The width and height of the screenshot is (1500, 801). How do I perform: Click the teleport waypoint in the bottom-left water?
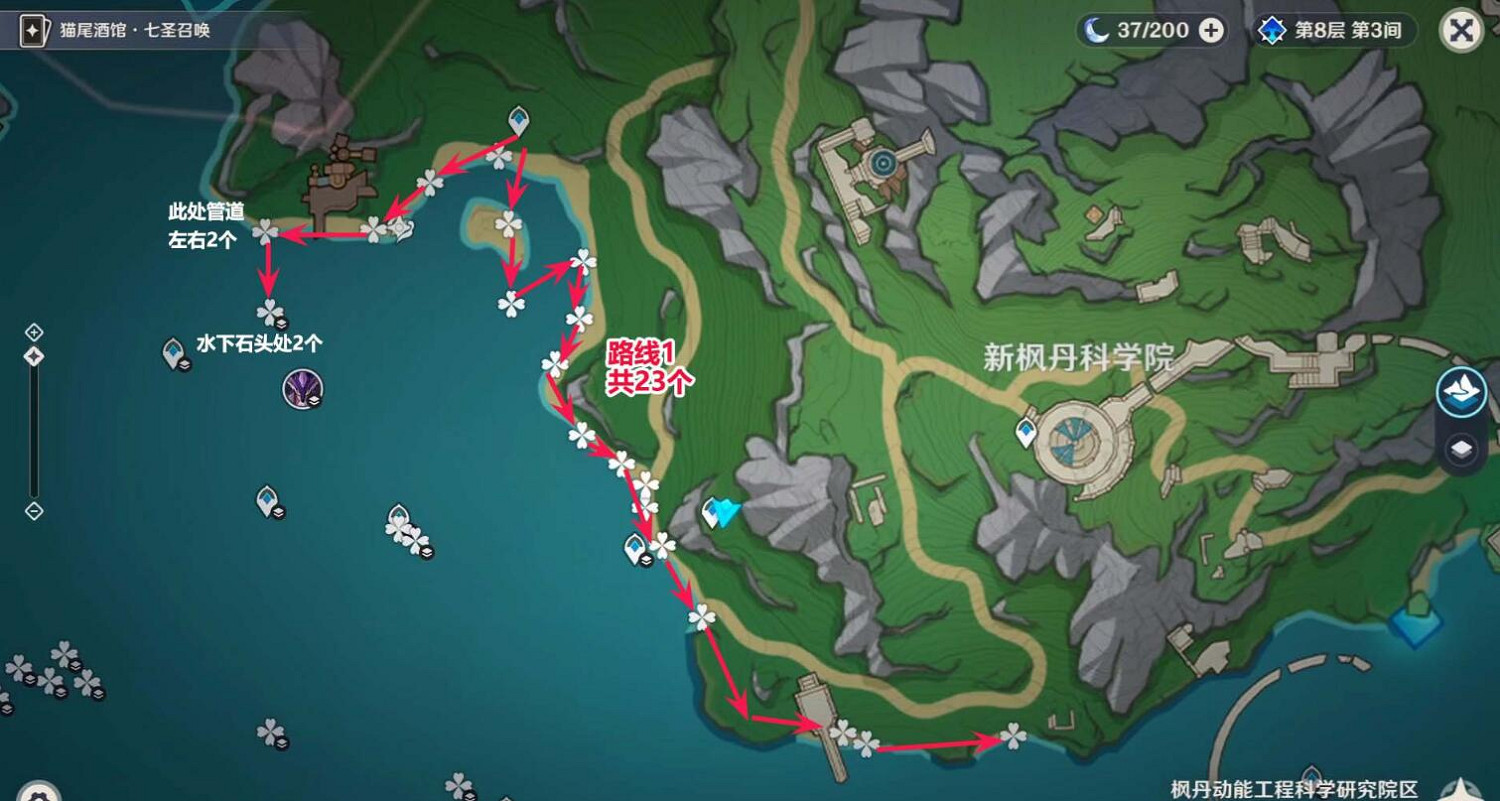pyautogui.click(x=266, y=497)
